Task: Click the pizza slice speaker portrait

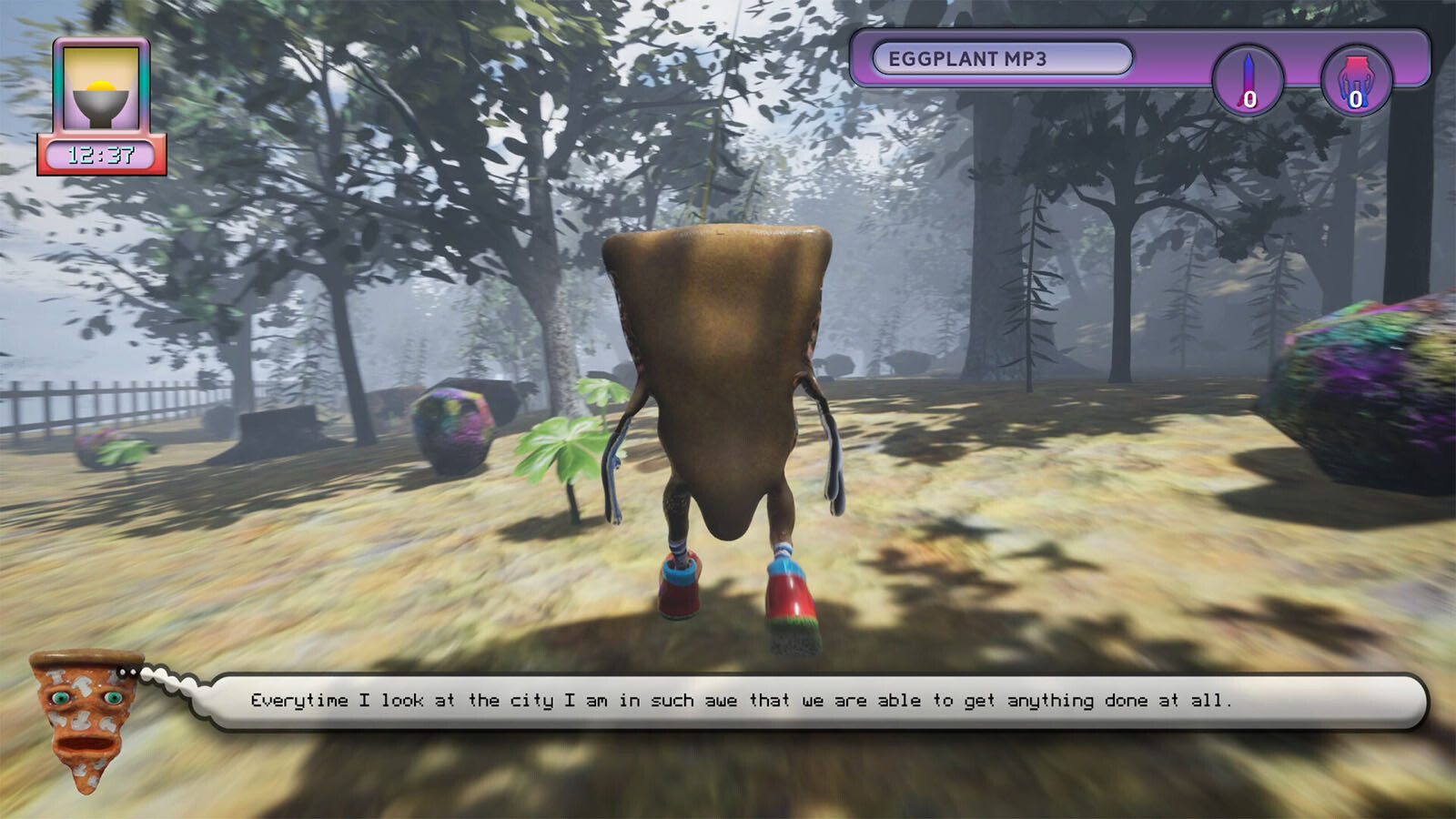Action: pos(87,719)
